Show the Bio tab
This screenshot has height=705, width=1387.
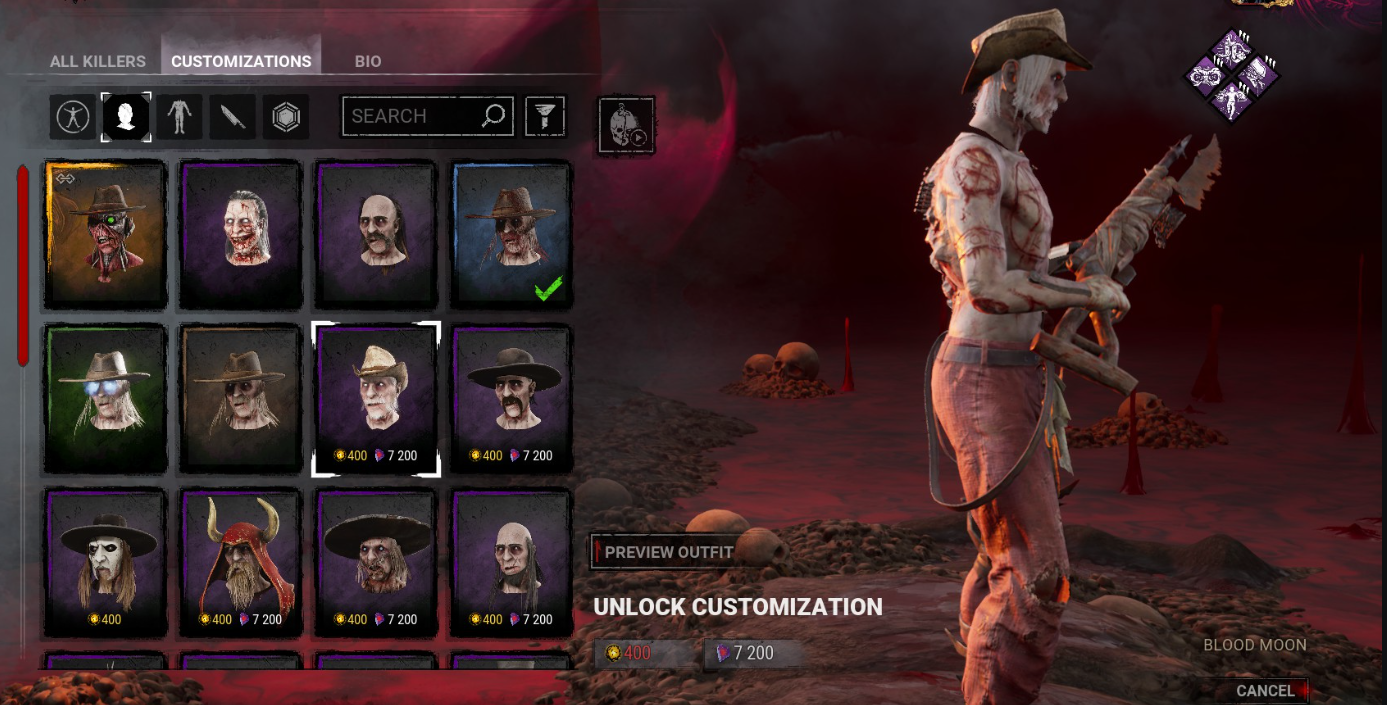(367, 61)
